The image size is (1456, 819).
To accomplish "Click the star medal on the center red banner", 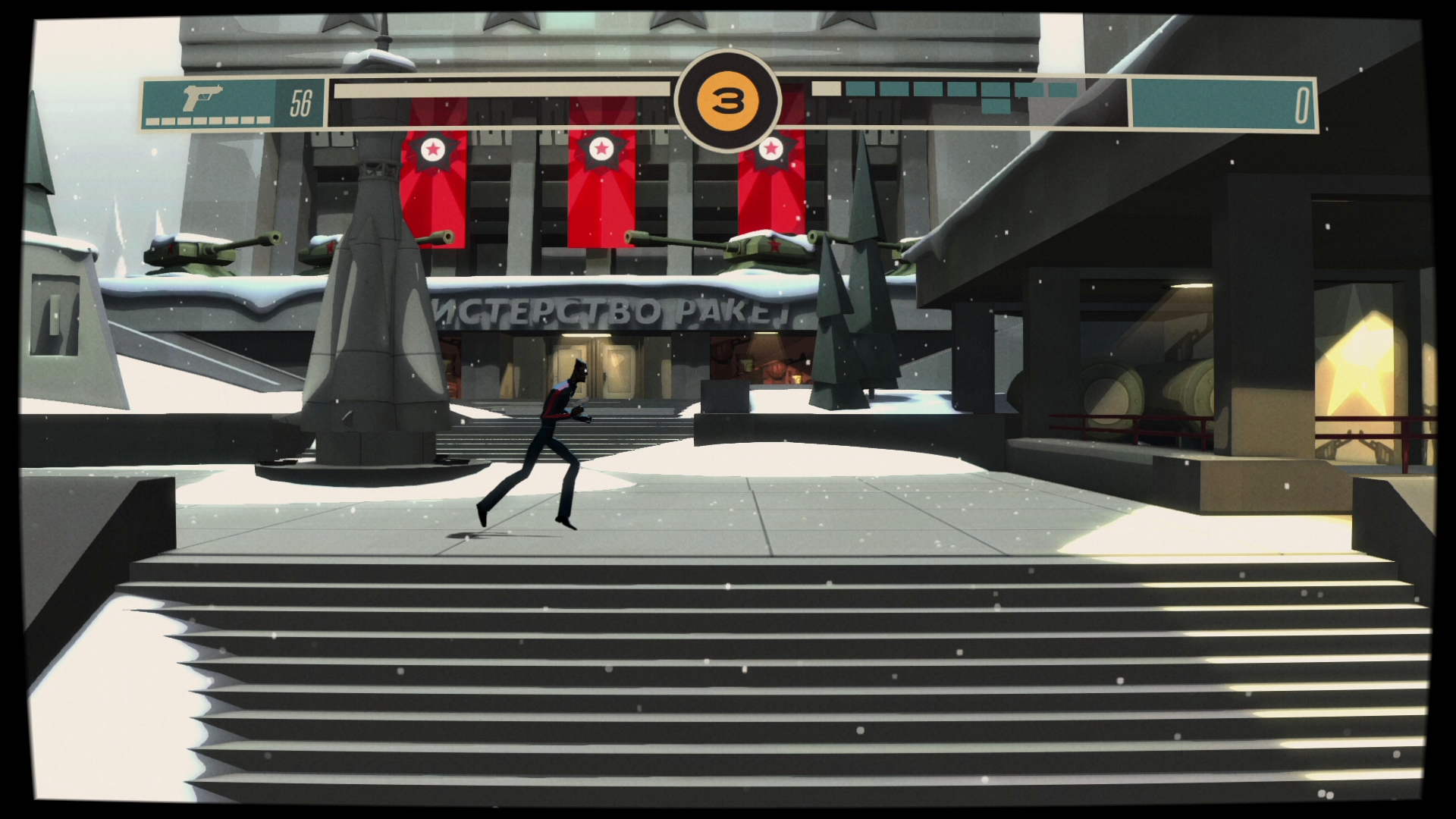I will (x=603, y=149).
